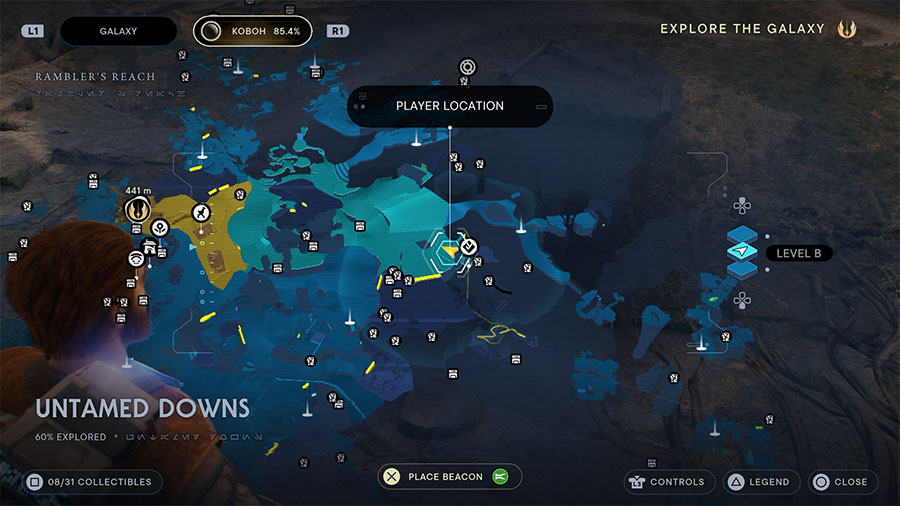Switch to the upper map level layer

pos(742,234)
